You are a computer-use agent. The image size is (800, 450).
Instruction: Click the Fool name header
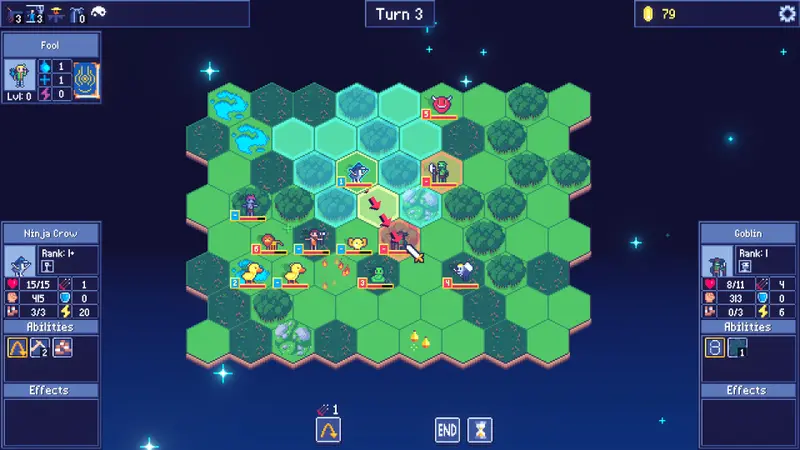[50, 45]
